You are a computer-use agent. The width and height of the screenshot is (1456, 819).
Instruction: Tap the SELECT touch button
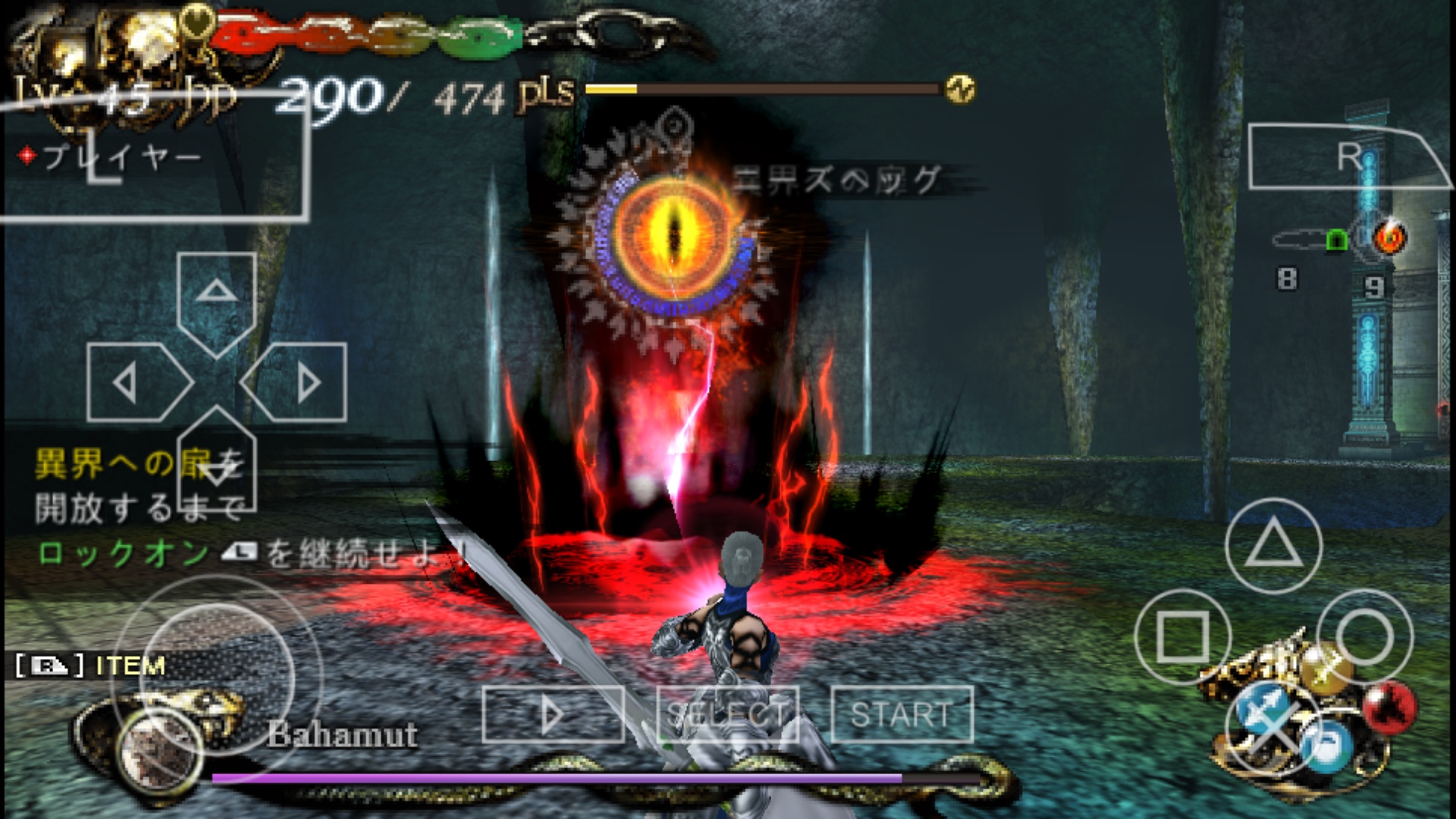727,714
